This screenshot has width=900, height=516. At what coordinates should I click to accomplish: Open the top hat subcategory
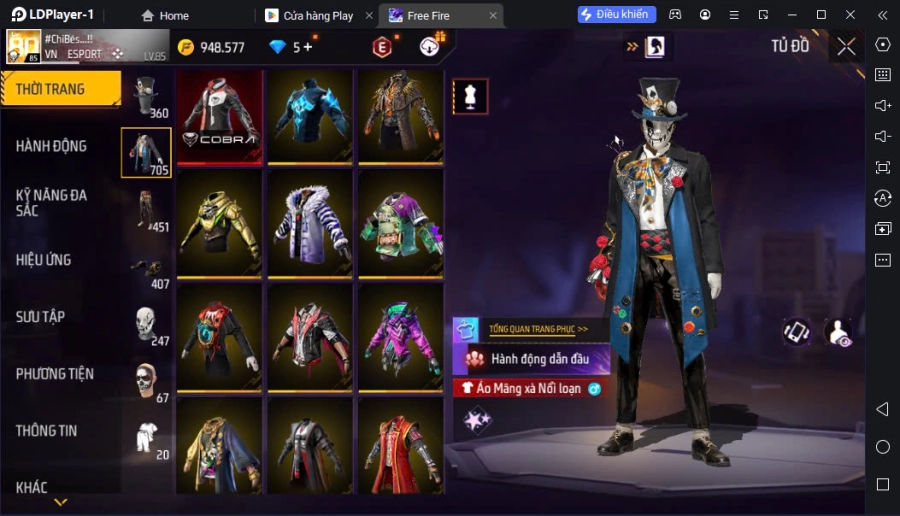click(x=147, y=97)
